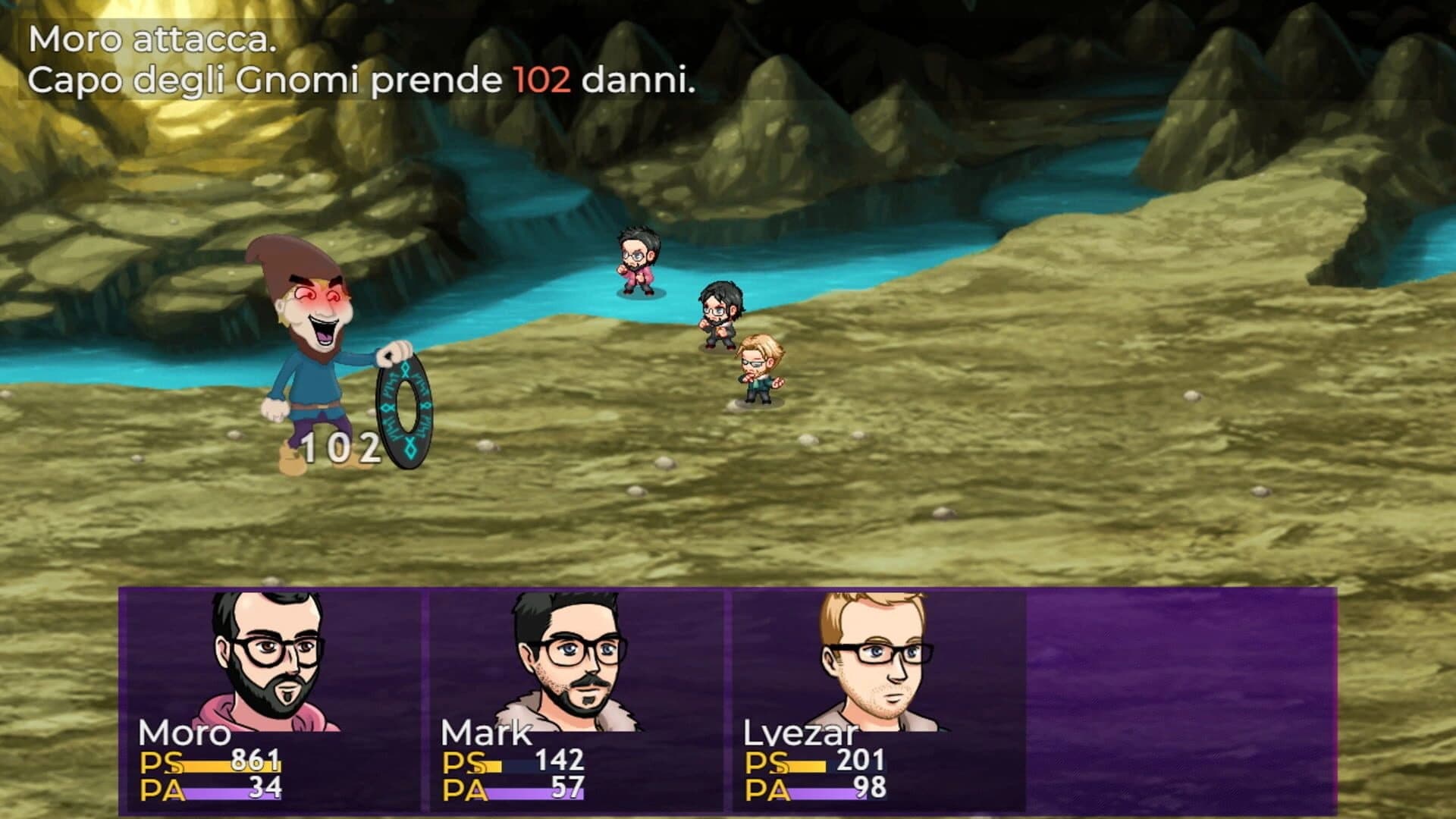Image resolution: width=1456 pixels, height=819 pixels.
Task: Click the red 102 text in battle log
Action: coord(543,77)
